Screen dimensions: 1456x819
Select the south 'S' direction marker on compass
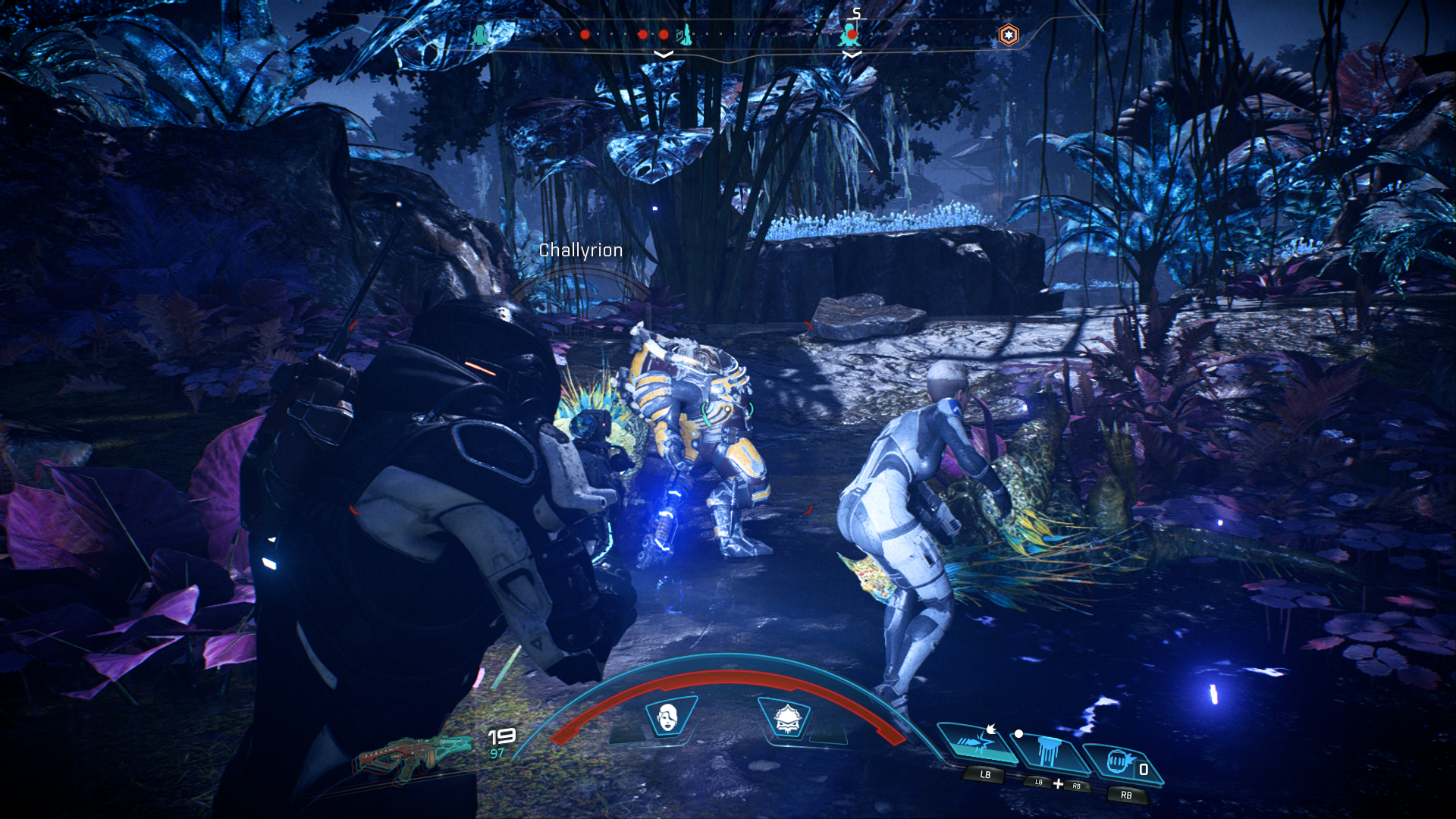tap(856, 14)
